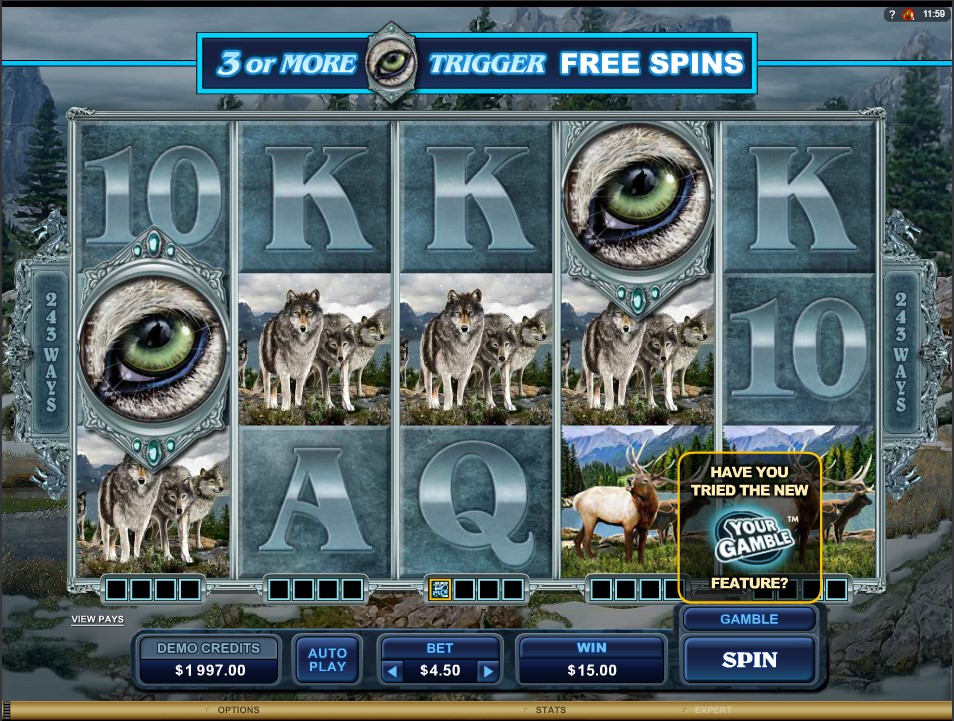Decrease the bet with the left arrow
Viewport: 954px width, 721px height.
[x=394, y=671]
